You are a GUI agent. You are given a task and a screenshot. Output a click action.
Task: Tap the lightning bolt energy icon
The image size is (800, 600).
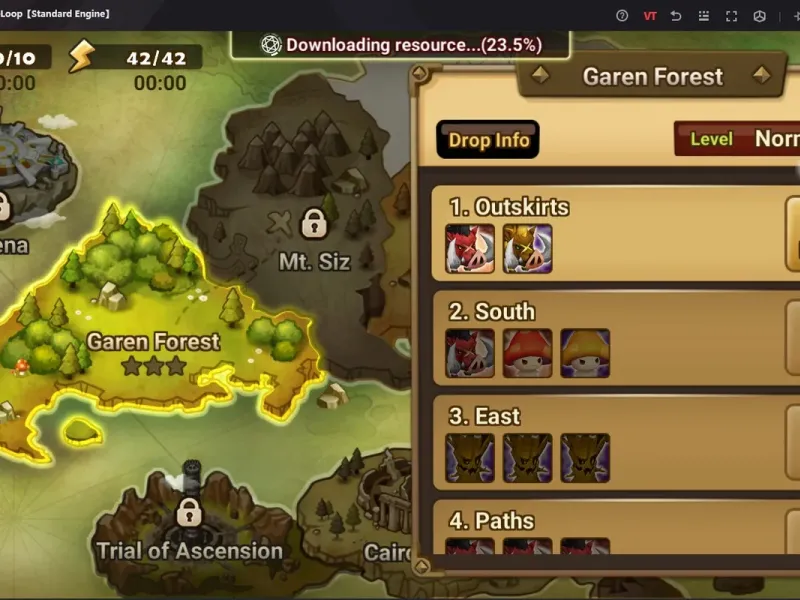coord(81,57)
